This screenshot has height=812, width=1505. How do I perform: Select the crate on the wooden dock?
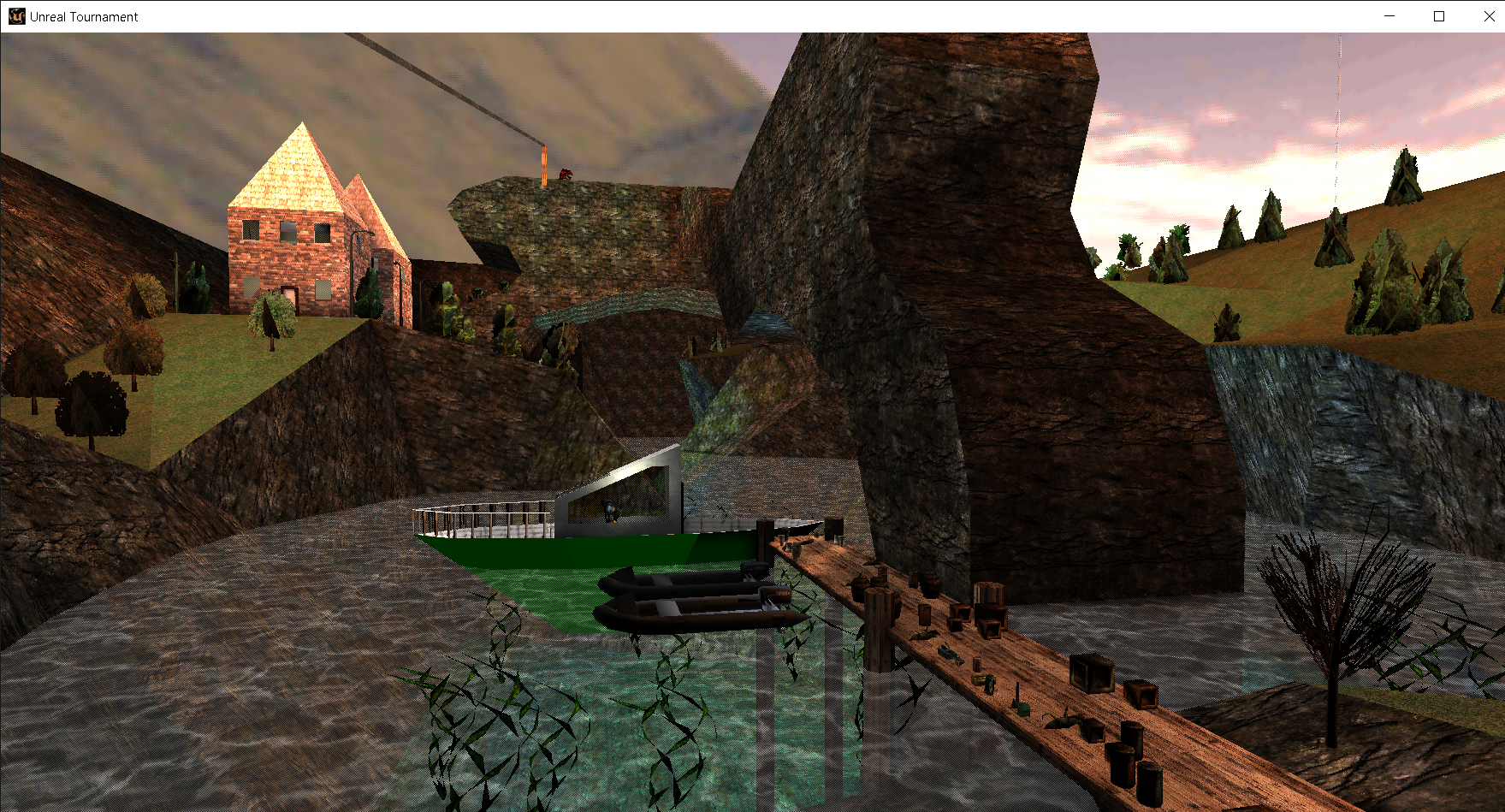pyautogui.click(x=1091, y=672)
